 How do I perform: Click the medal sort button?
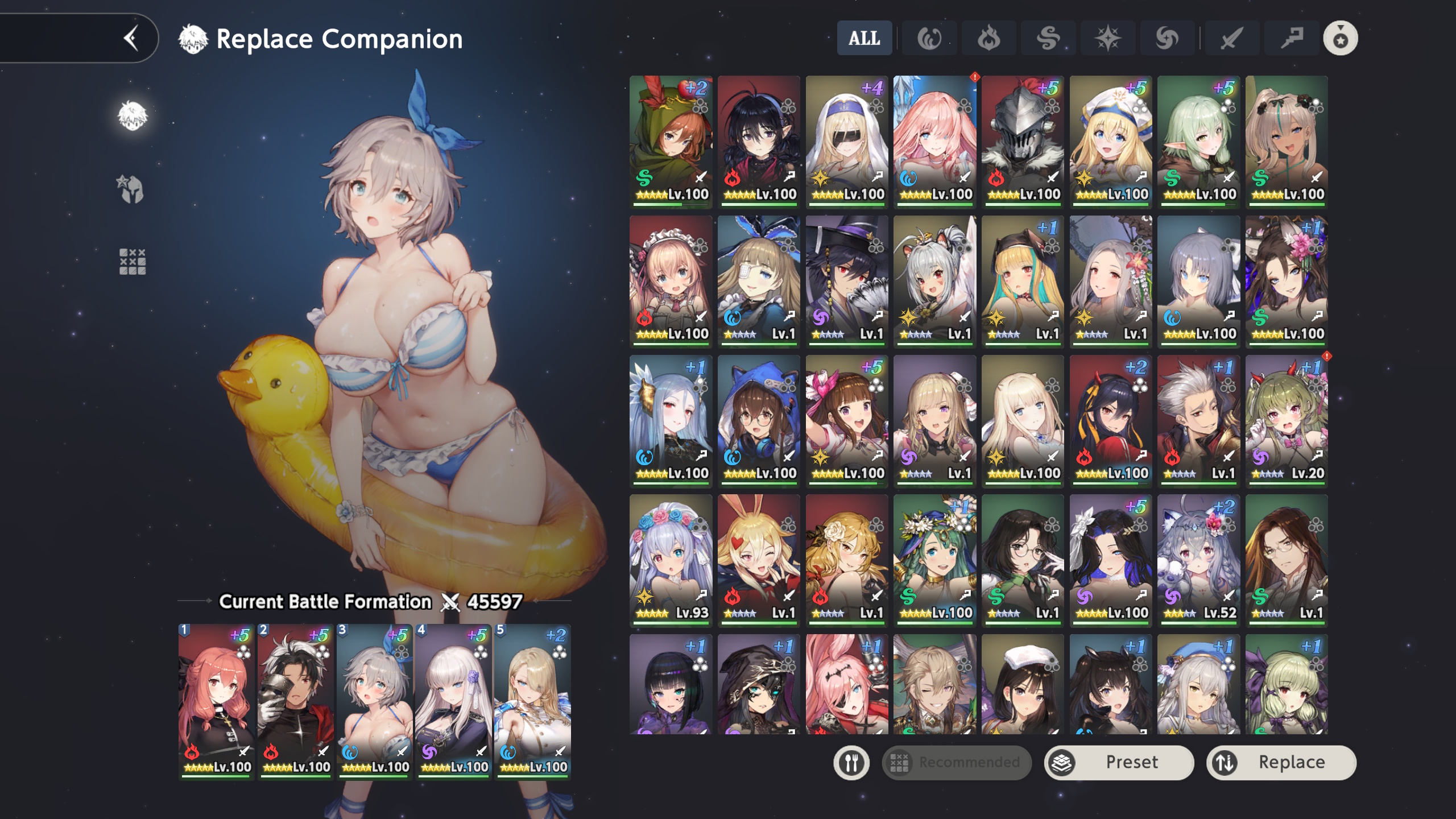(1340, 39)
